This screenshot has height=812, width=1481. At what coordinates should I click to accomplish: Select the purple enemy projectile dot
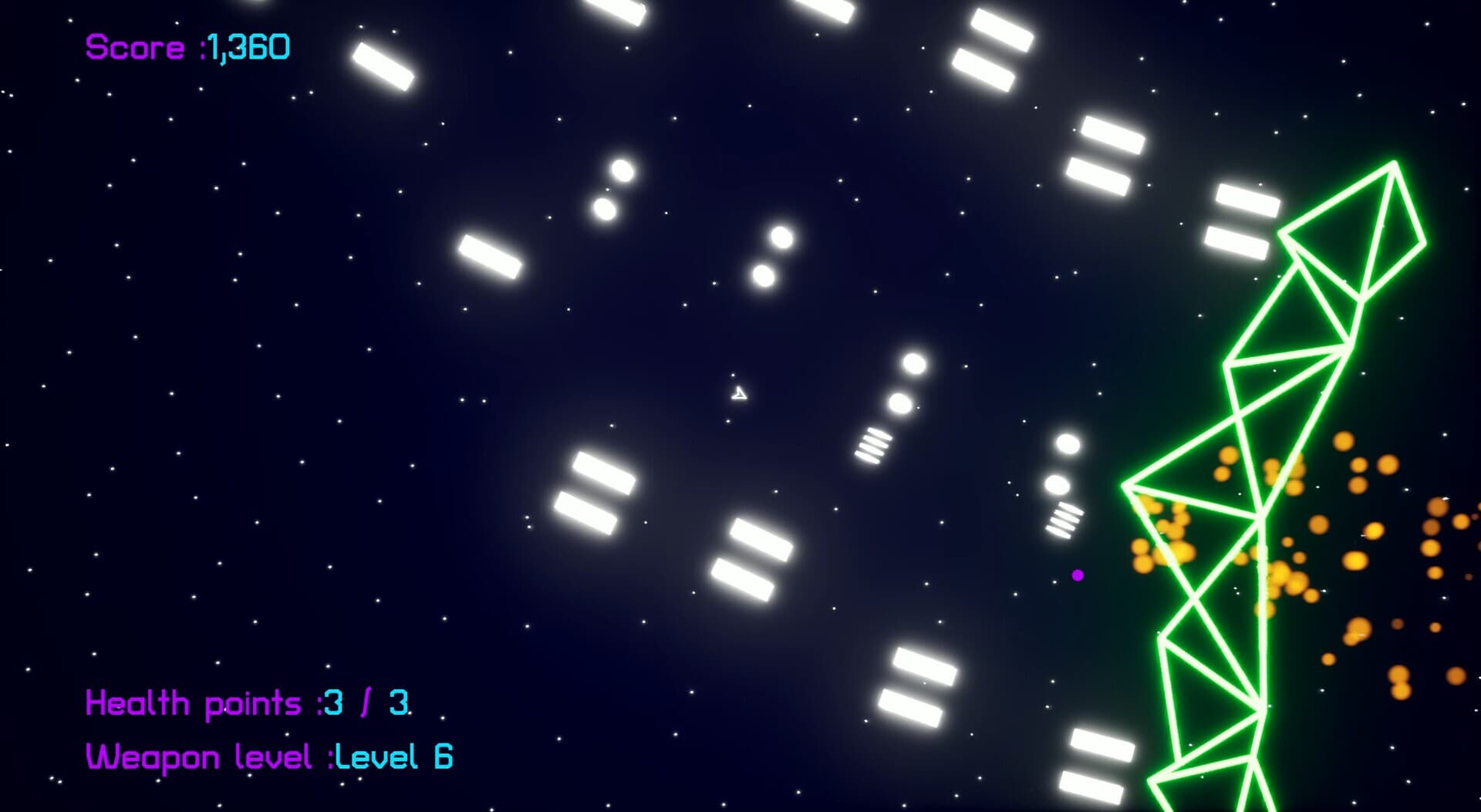tap(1078, 575)
